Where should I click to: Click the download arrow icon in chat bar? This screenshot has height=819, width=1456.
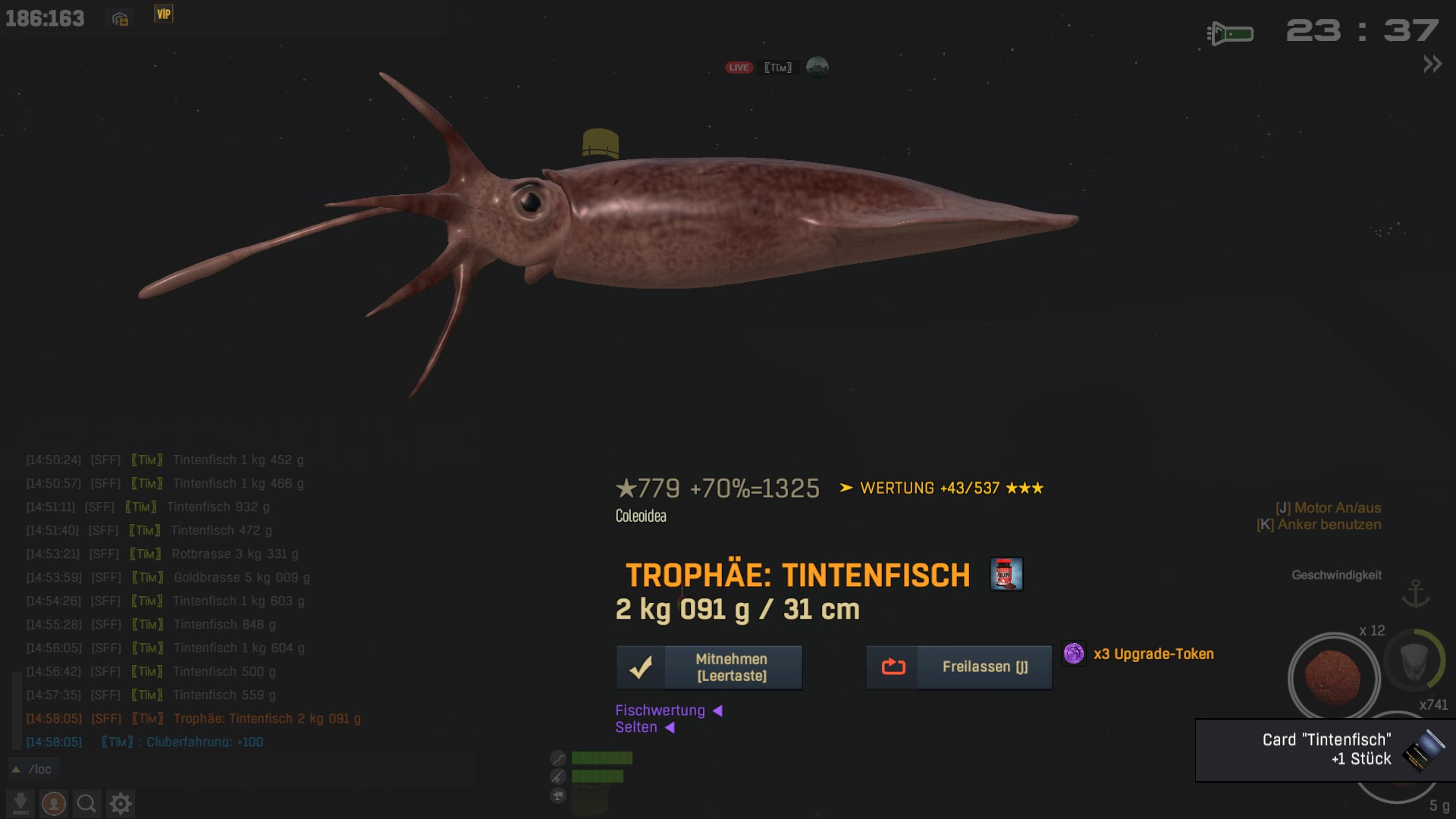pos(20,803)
